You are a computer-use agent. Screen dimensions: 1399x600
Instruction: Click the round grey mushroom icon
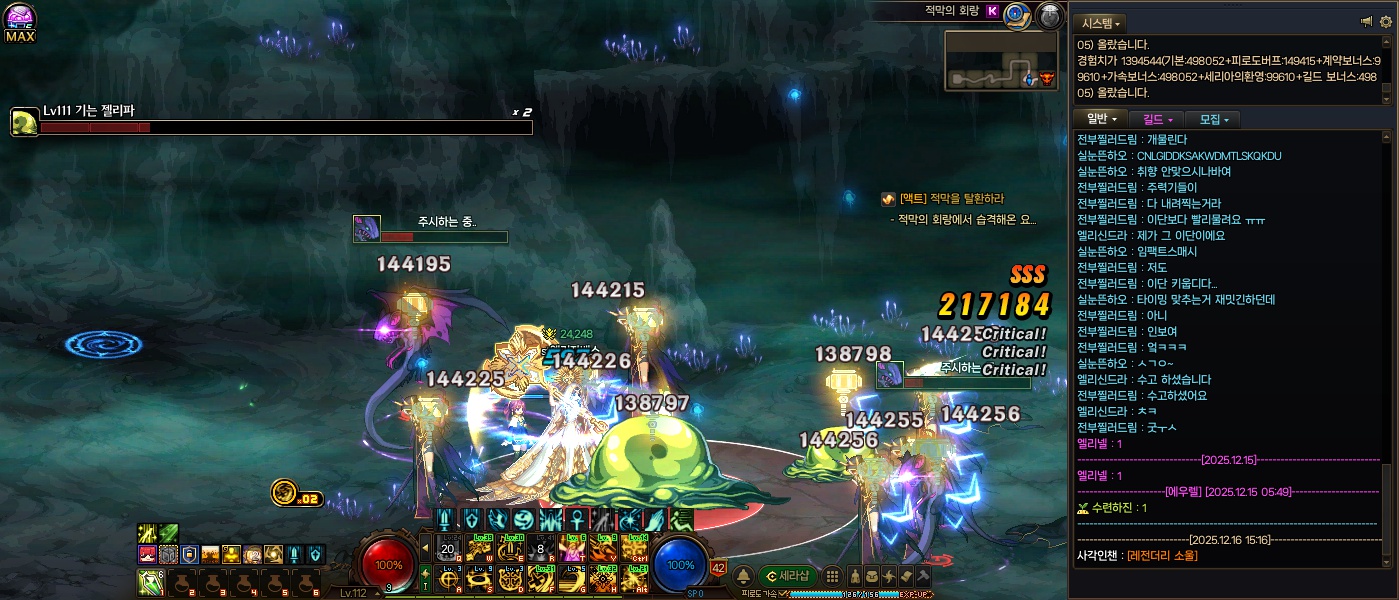(x=1049, y=15)
